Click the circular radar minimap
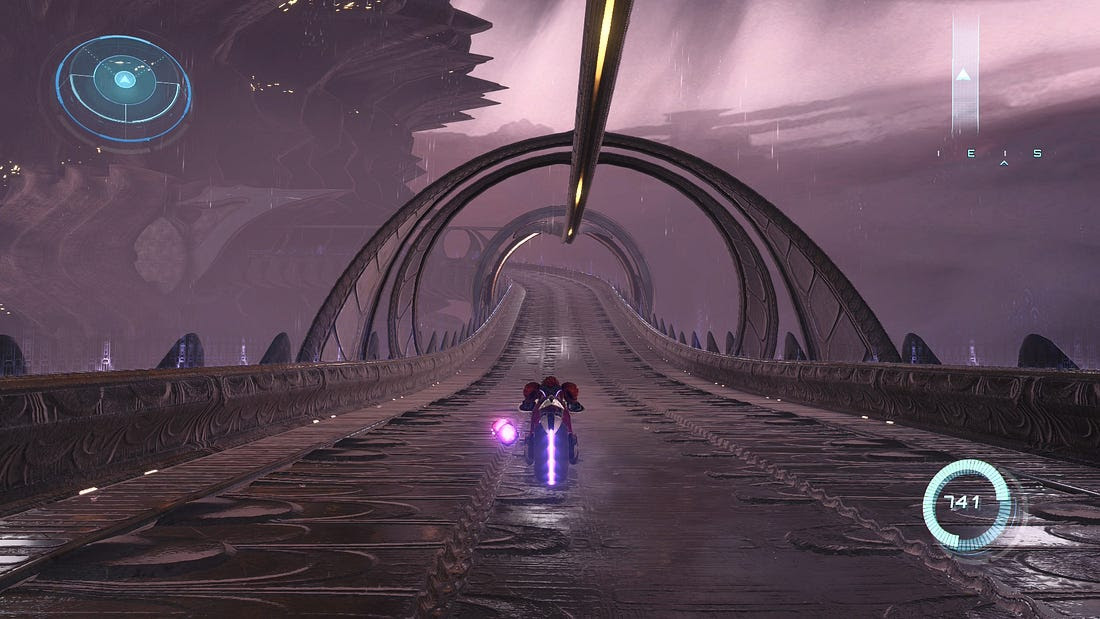 tap(123, 88)
